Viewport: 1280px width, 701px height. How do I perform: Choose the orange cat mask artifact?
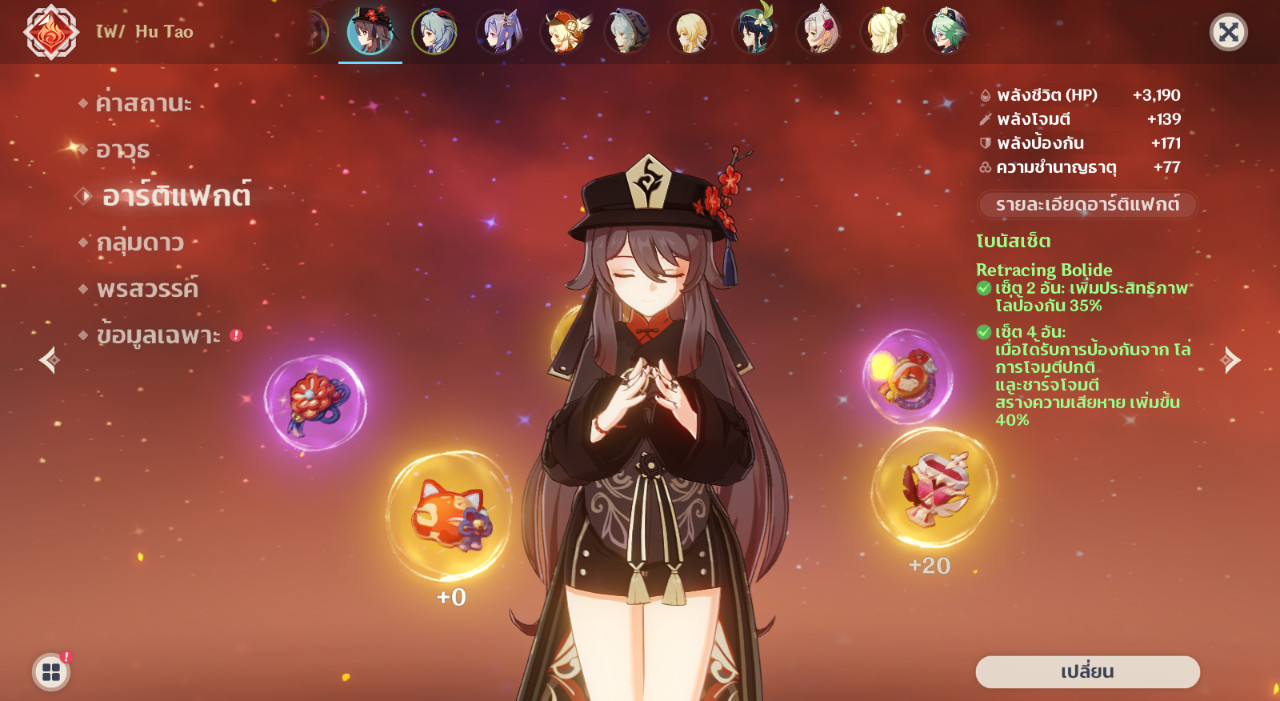click(x=448, y=516)
